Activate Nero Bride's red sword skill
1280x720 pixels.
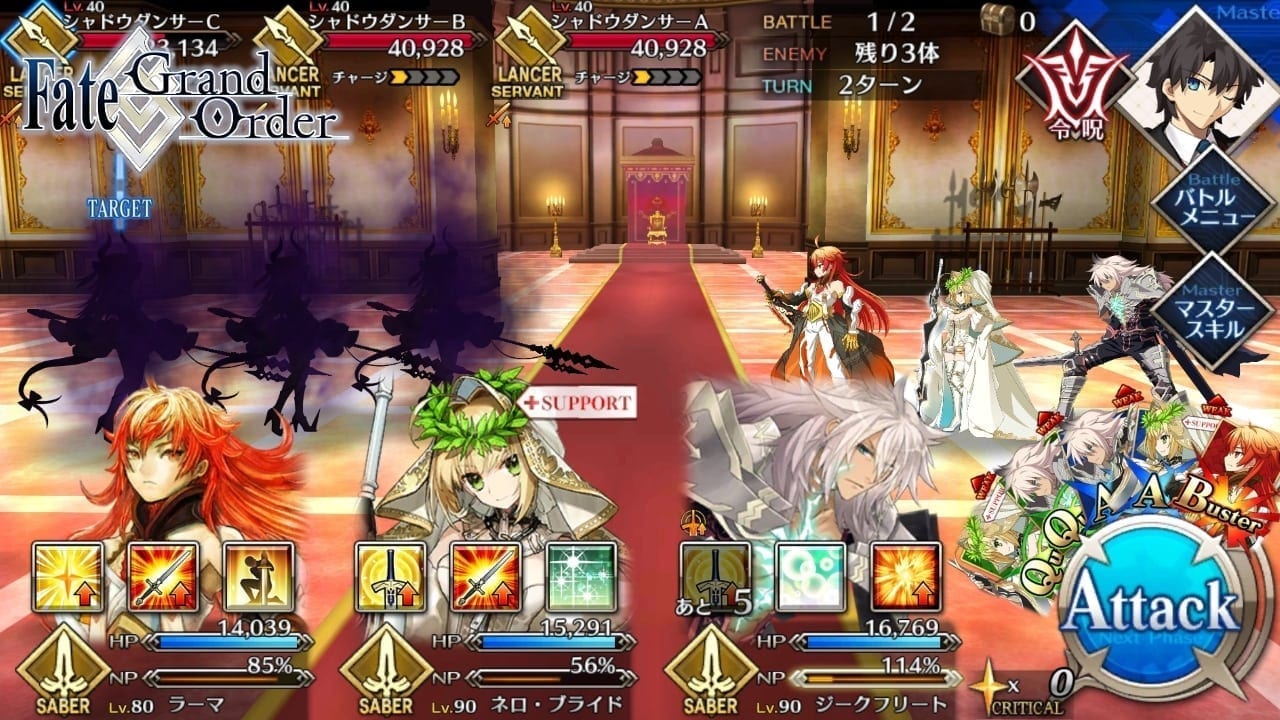[486, 577]
